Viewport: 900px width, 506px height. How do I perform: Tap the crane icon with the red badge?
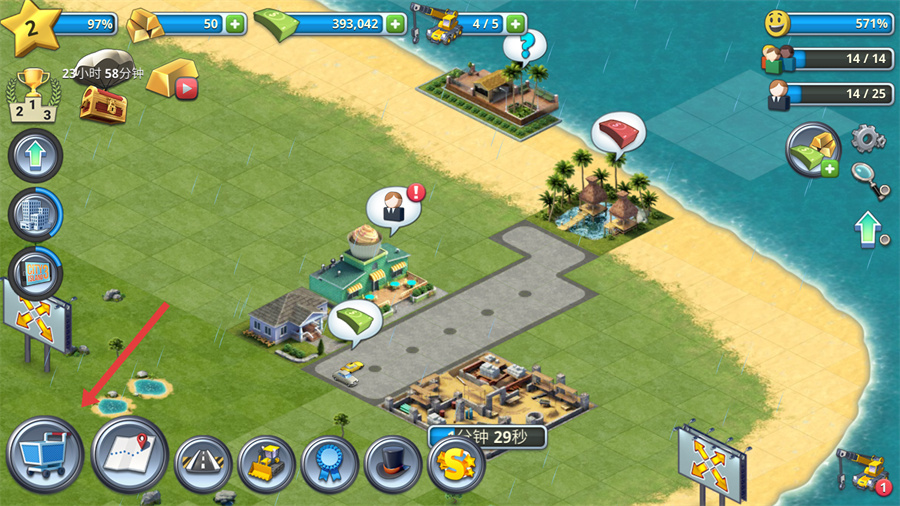(864, 469)
